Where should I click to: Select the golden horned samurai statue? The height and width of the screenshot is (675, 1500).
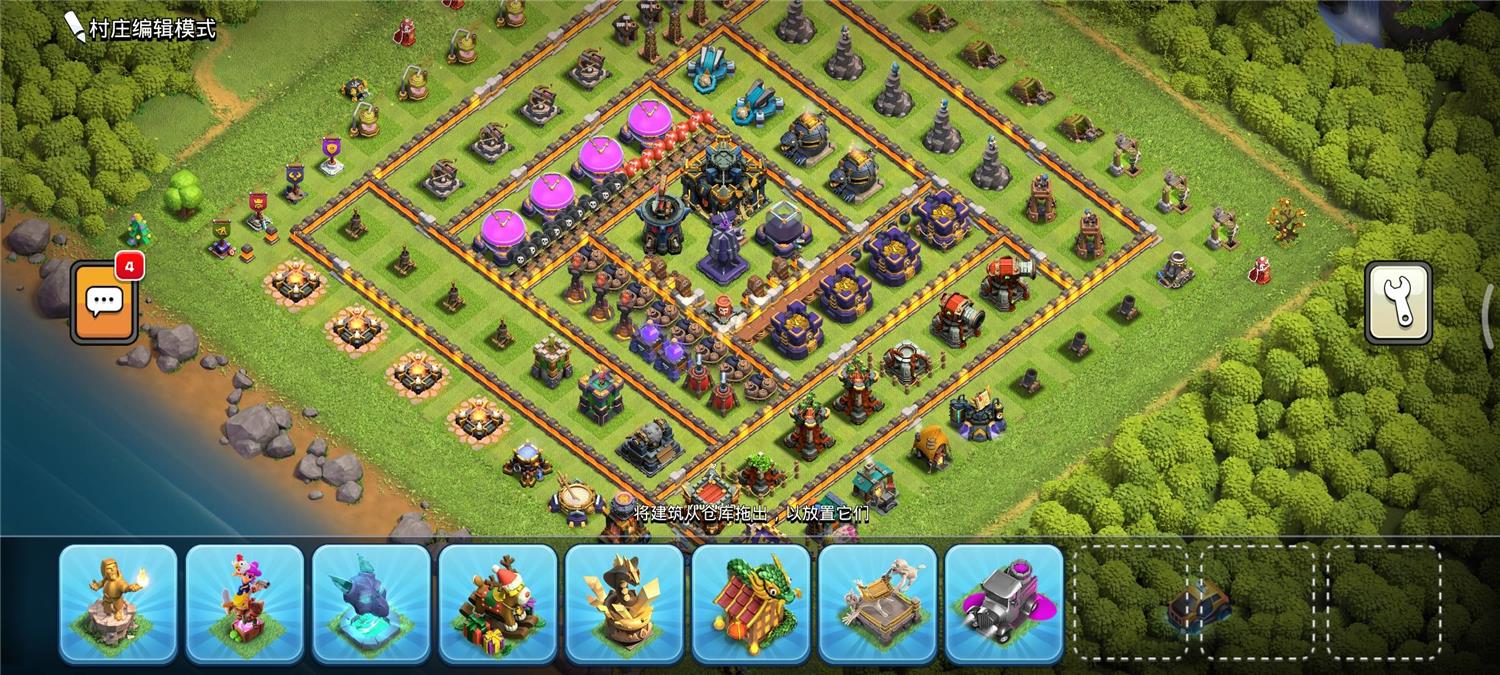tap(624, 603)
